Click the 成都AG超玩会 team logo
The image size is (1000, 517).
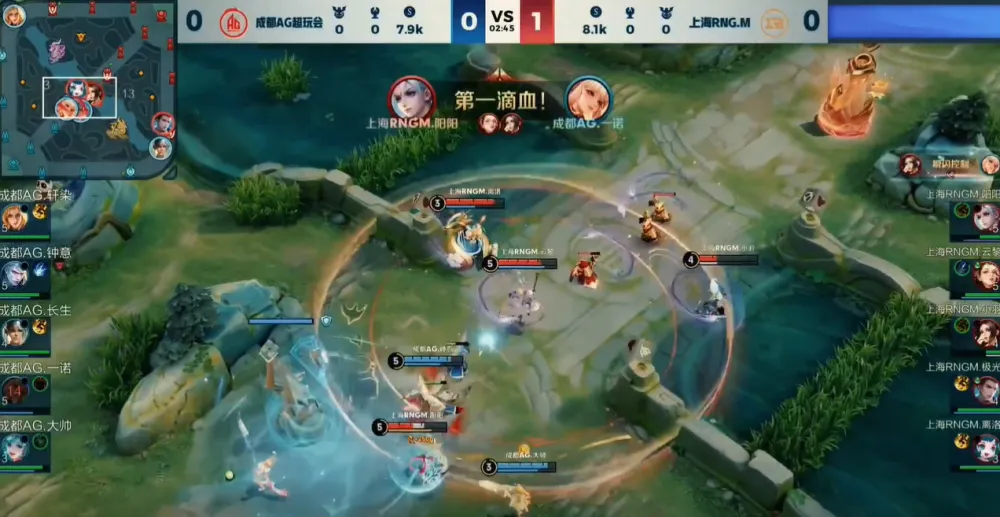pyautogui.click(x=233, y=22)
